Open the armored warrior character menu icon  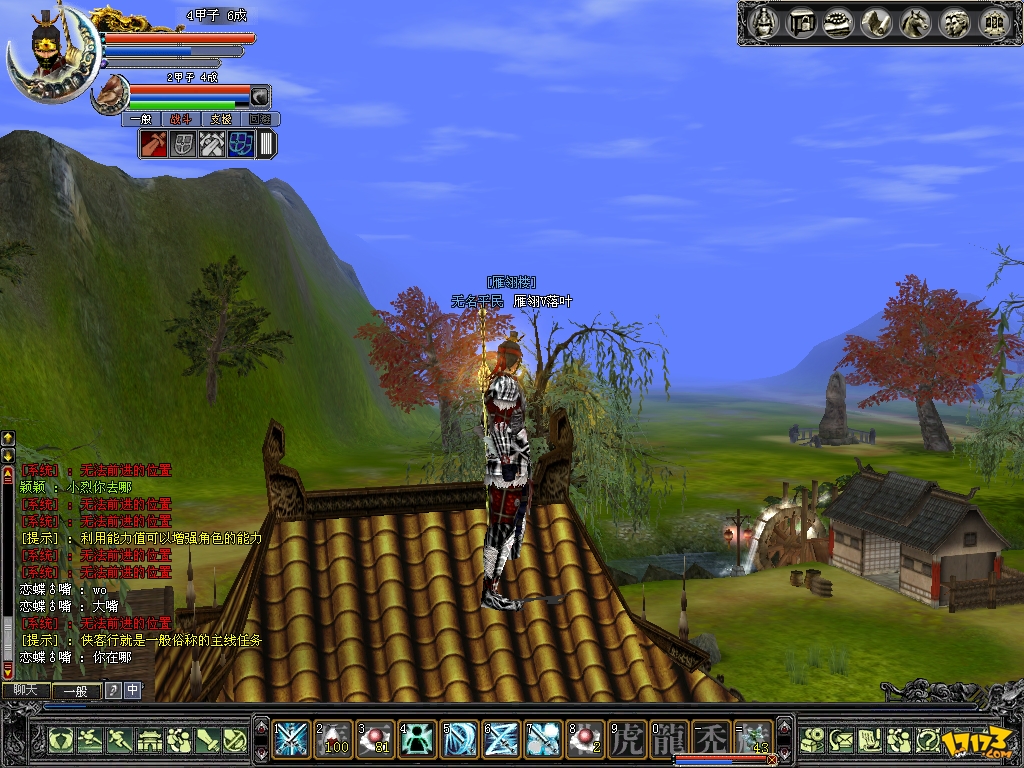coord(765,22)
